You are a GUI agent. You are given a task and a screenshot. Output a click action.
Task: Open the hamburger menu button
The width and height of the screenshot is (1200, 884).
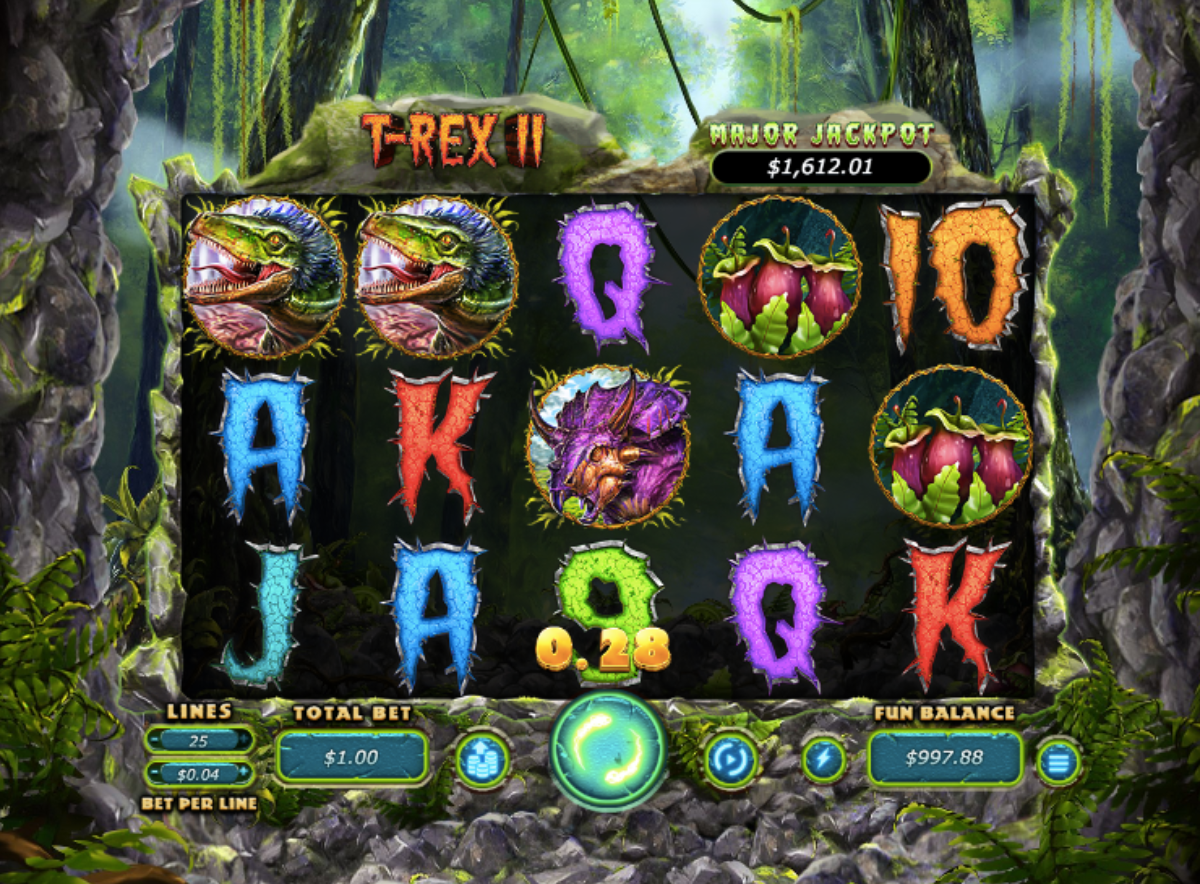pos(1058,761)
